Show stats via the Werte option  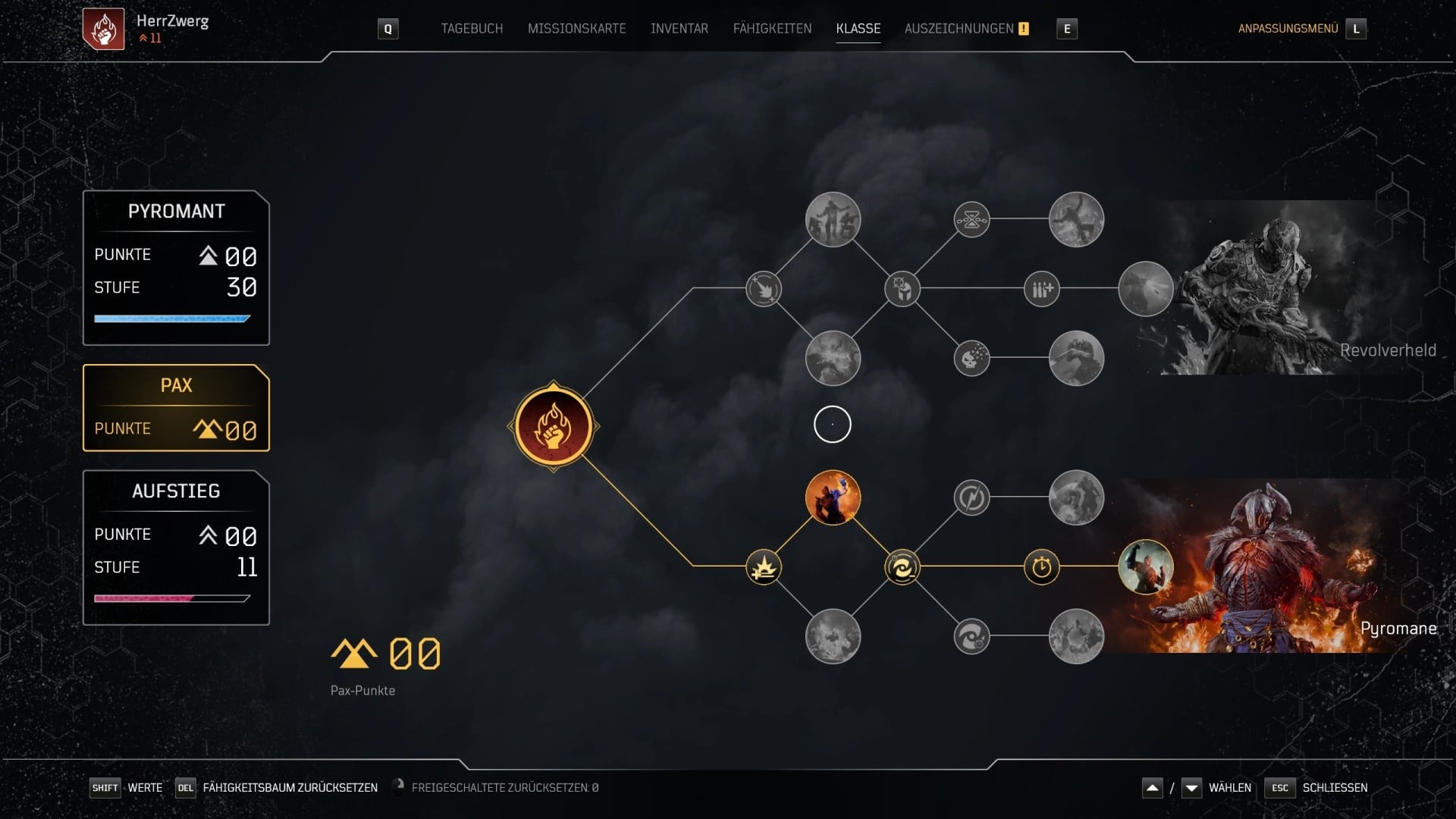pos(145,788)
